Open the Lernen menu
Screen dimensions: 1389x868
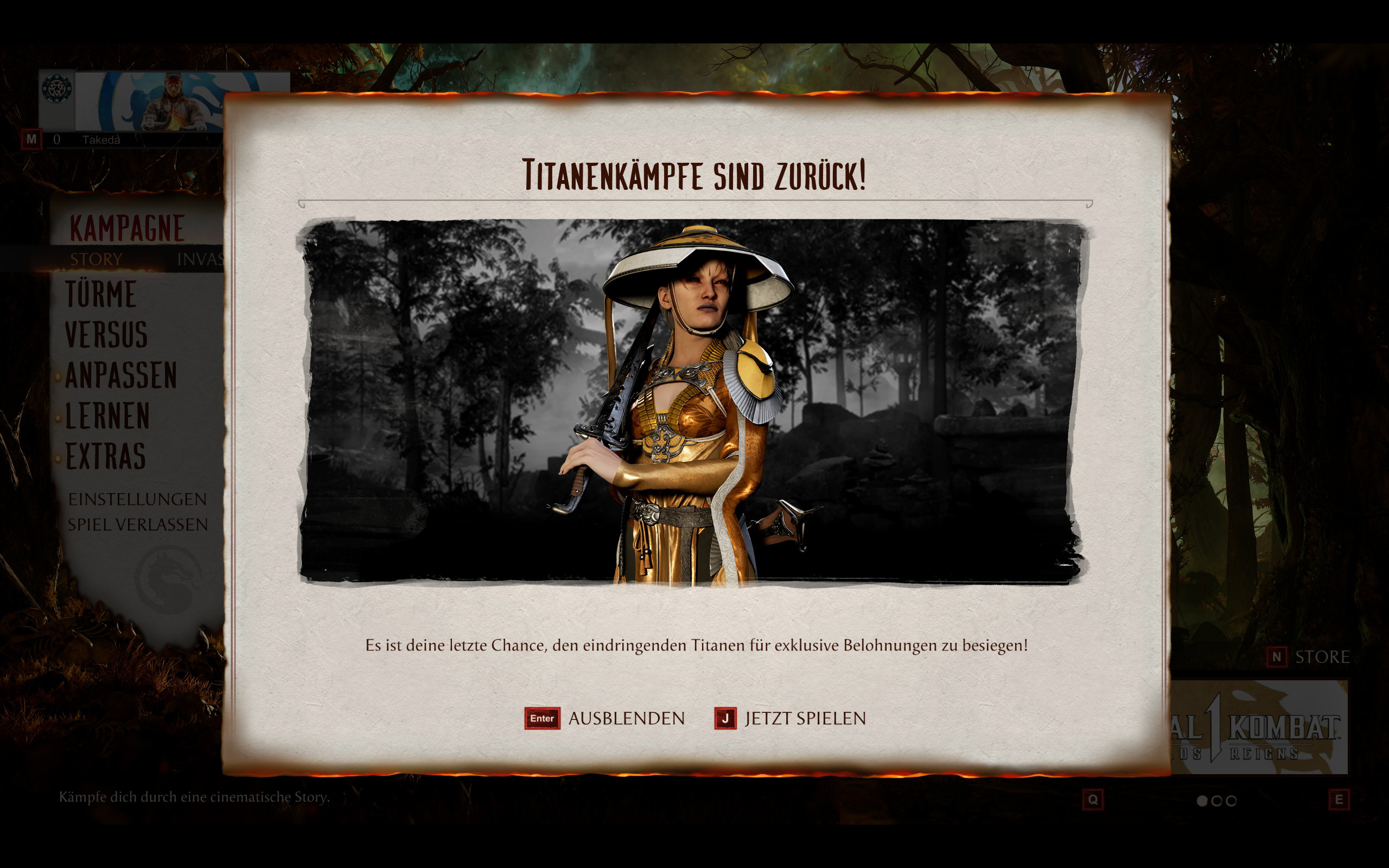tap(108, 416)
